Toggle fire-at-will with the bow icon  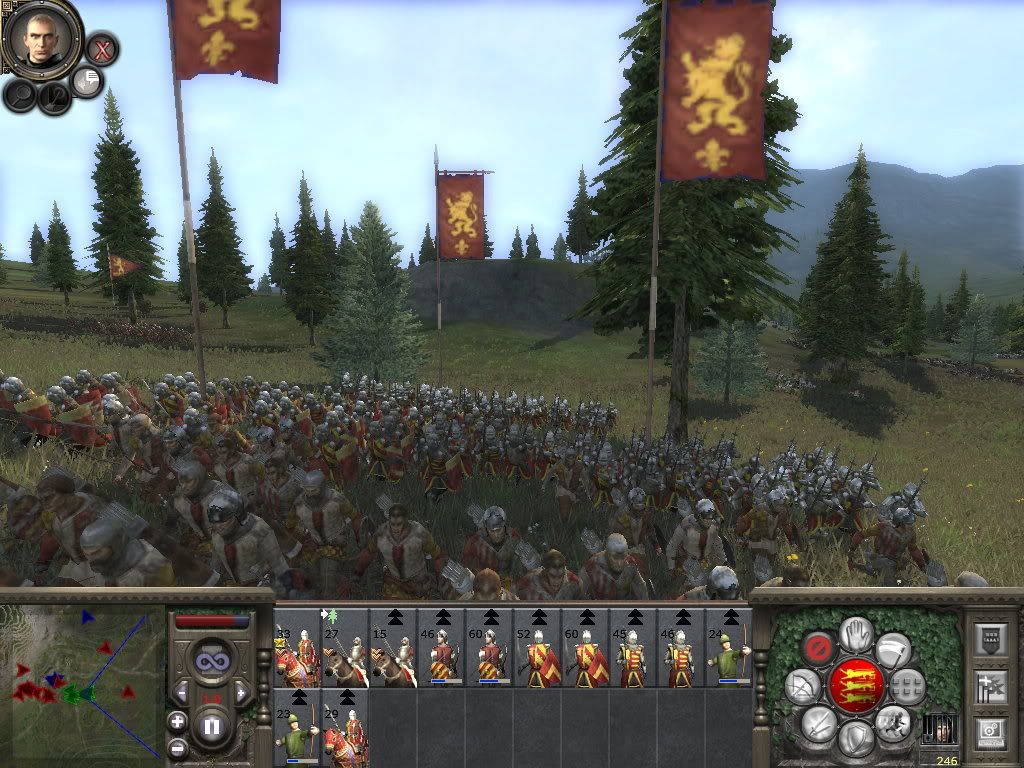(x=801, y=686)
